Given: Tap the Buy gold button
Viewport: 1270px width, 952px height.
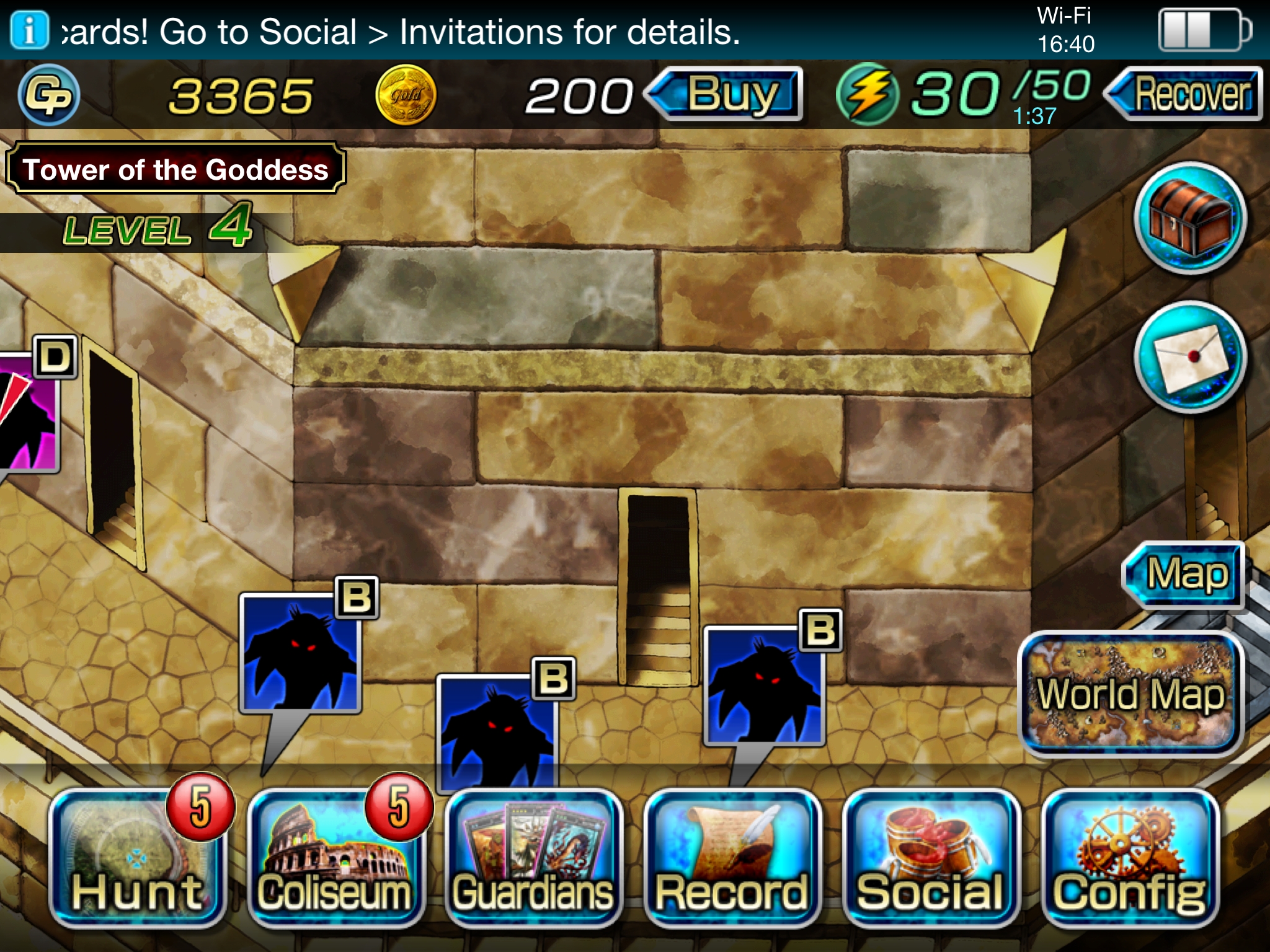Looking at the screenshot, I should pyautogui.click(x=732, y=94).
